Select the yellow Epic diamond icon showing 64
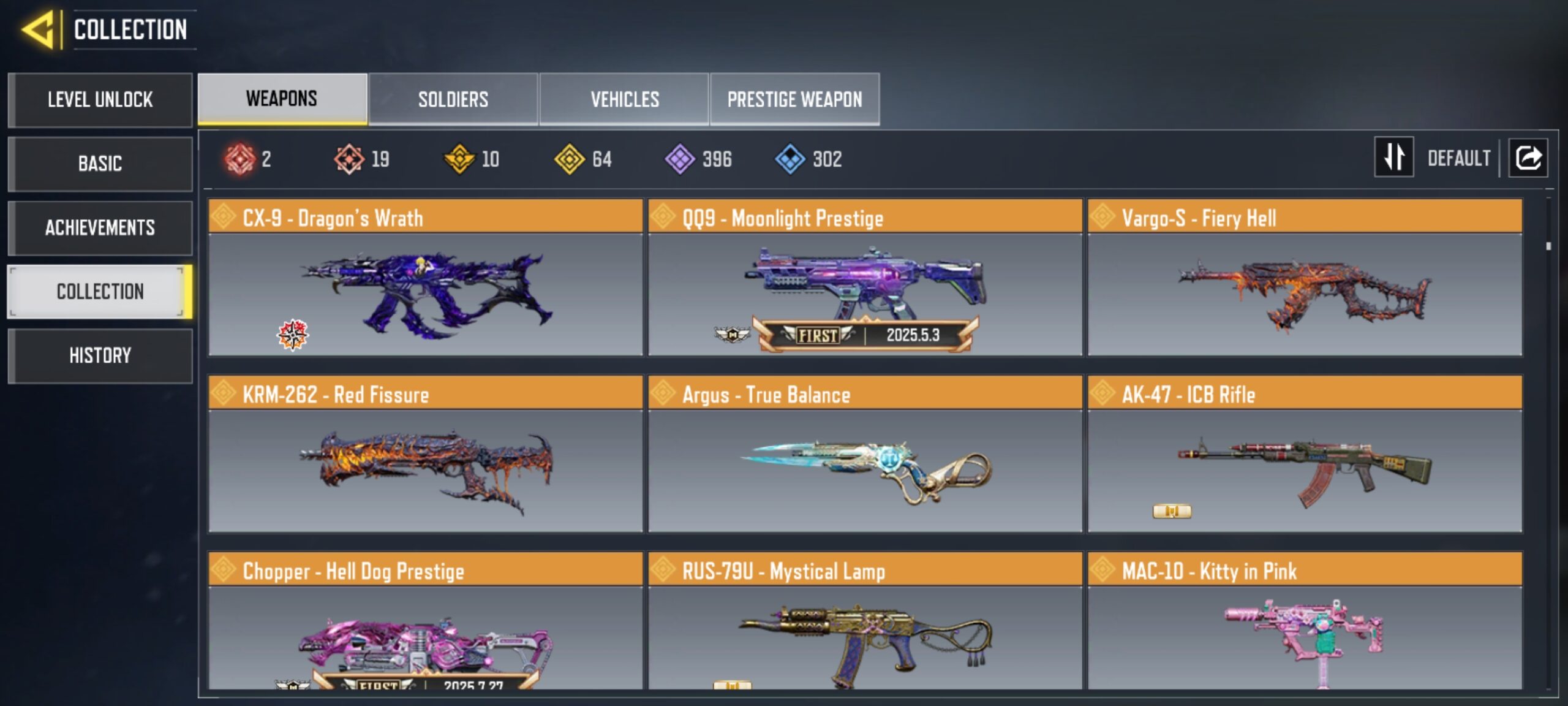 click(570, 159)
